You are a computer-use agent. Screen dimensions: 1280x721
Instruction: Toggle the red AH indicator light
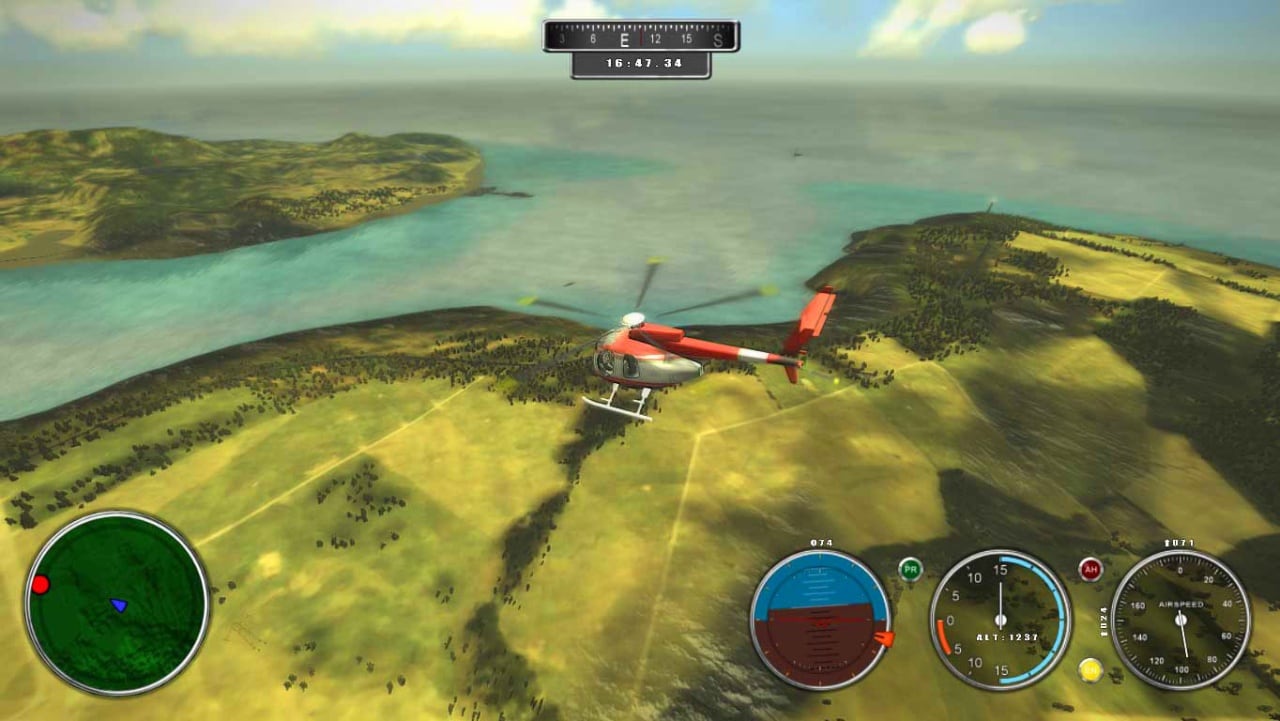[x=1090, y=569]
